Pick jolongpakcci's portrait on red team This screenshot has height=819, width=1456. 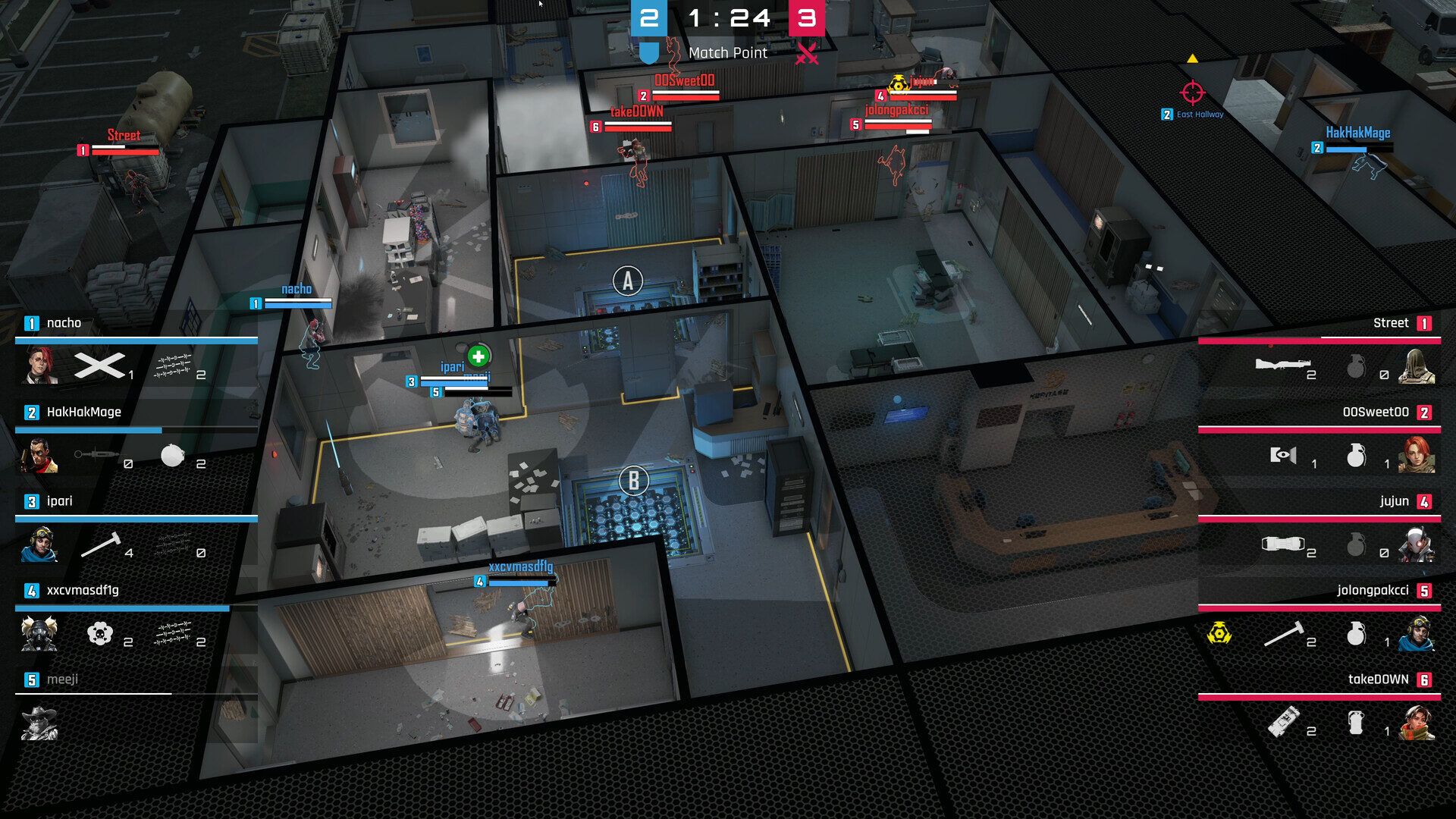[x=1417, y=634]
